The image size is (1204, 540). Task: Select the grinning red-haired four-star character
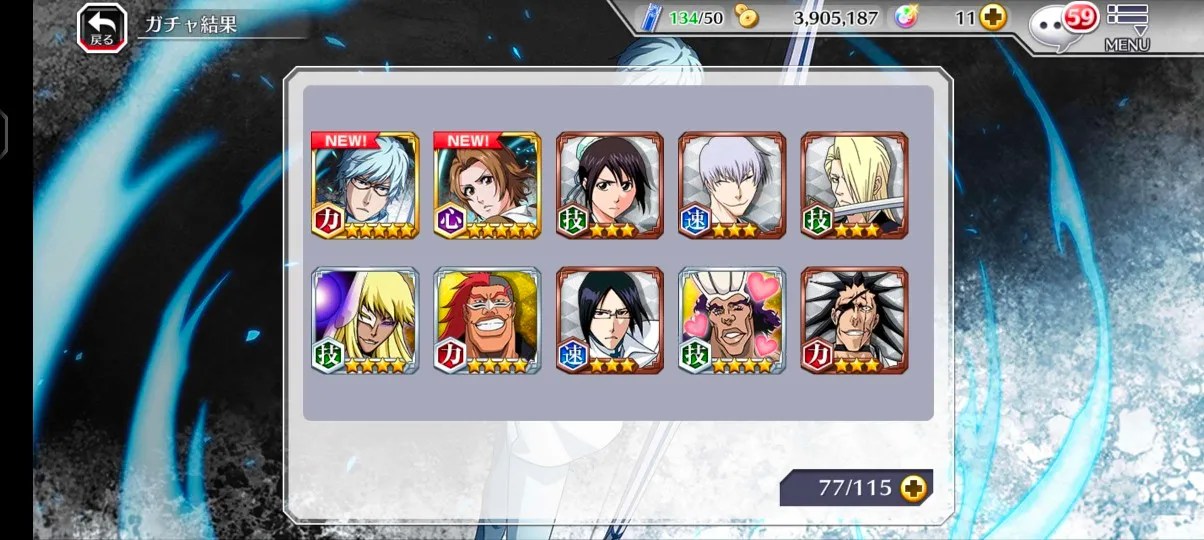(487, 320)
